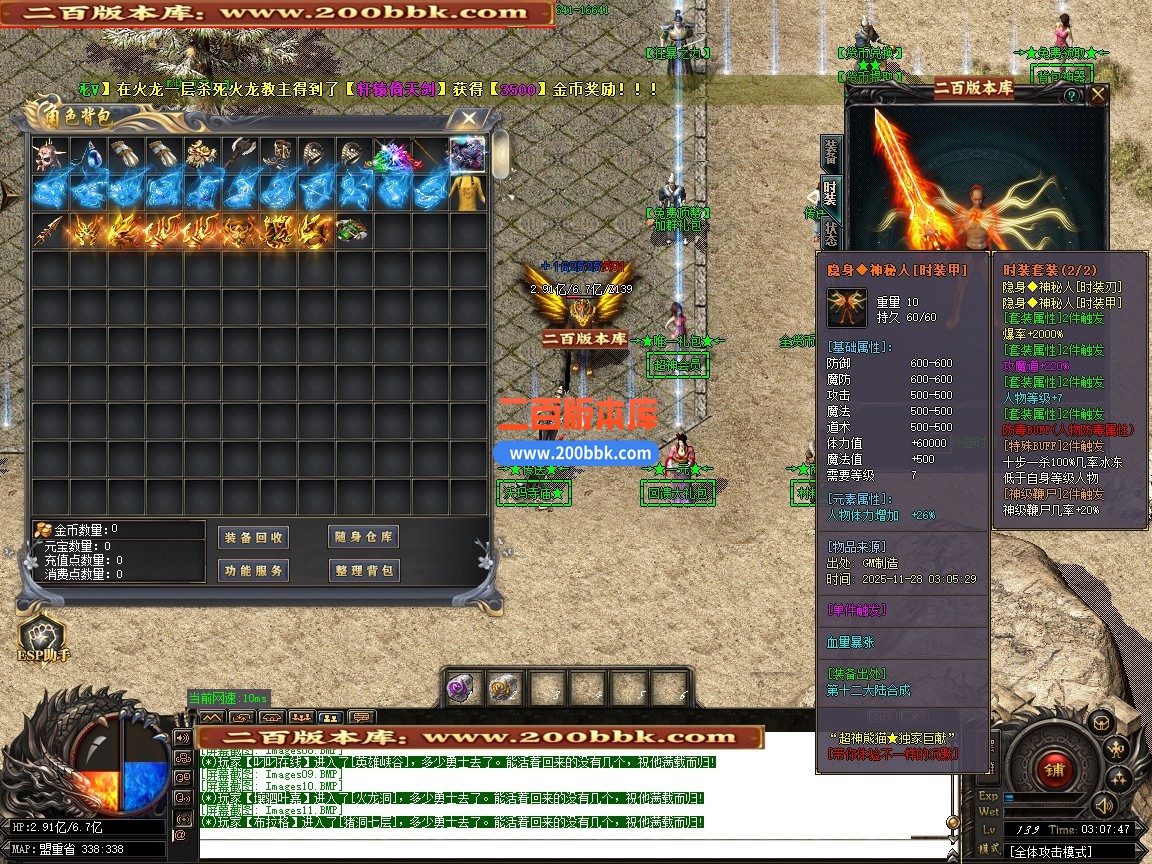1152x864 pixels.
Task: Select the yellow robe armor item
Action: point(467,193)
